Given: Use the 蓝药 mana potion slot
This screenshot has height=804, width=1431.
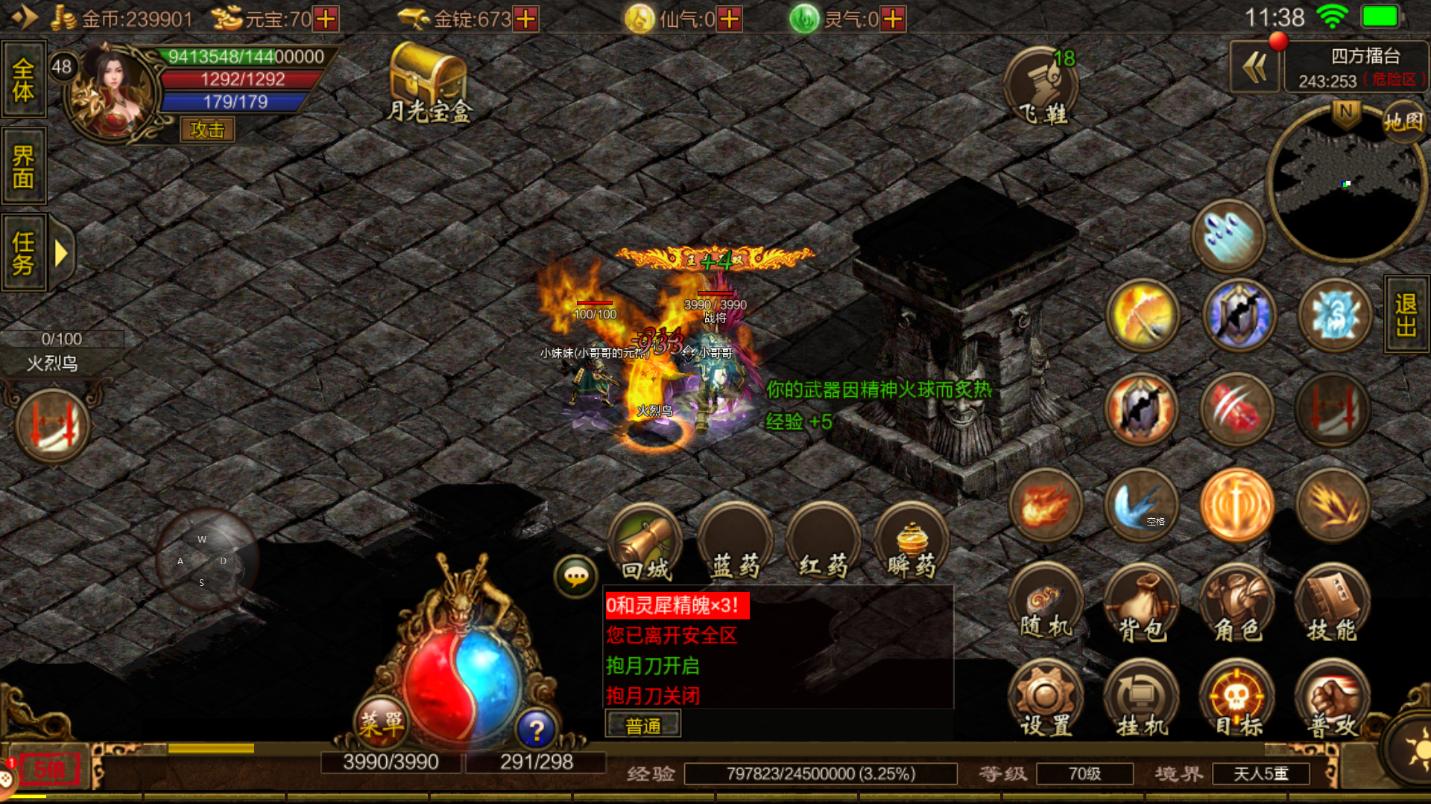Looking at the screenshot, I should (x=735, y=542).
